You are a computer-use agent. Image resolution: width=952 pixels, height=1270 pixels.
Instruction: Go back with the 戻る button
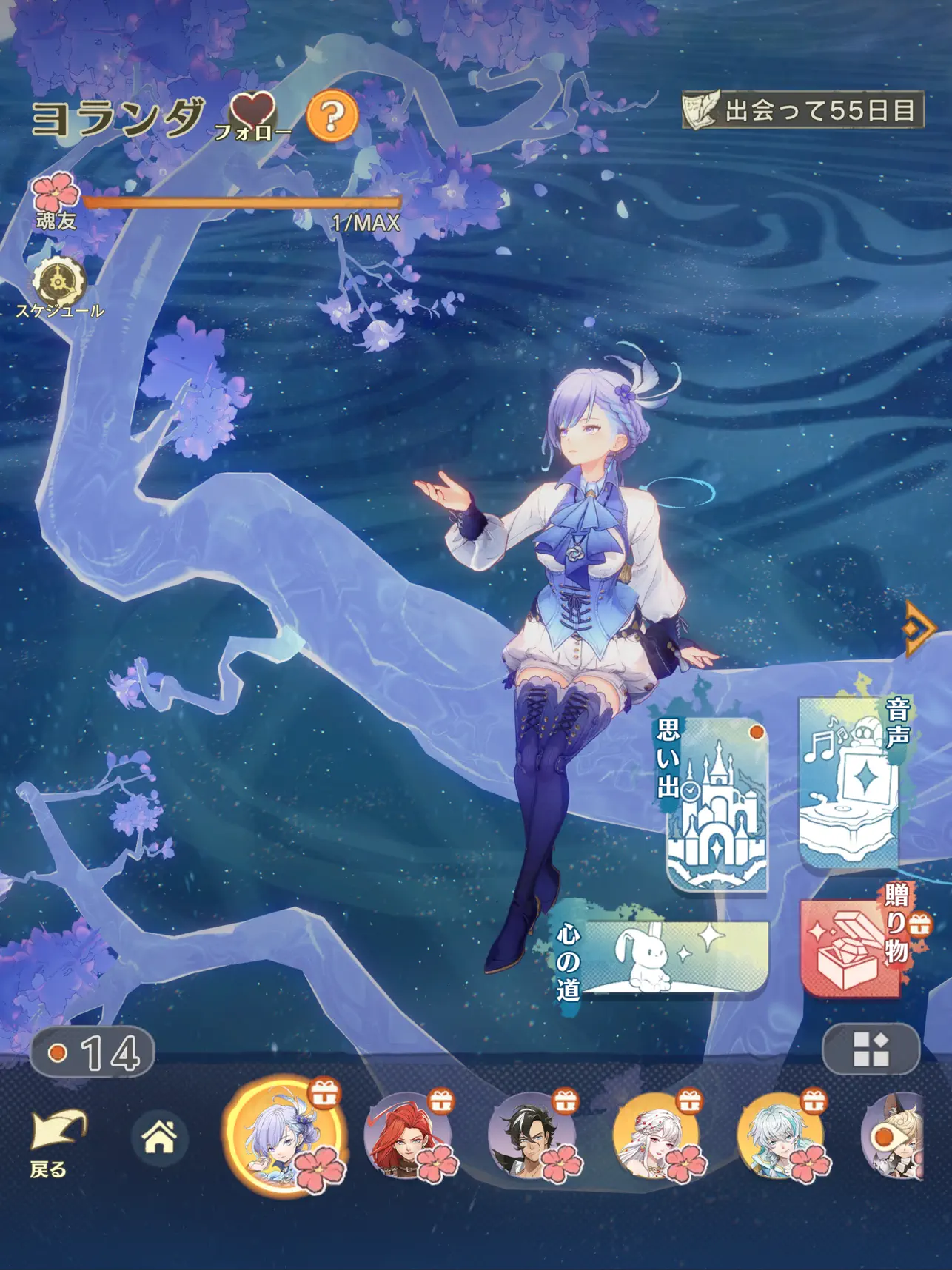[55, 1142]
